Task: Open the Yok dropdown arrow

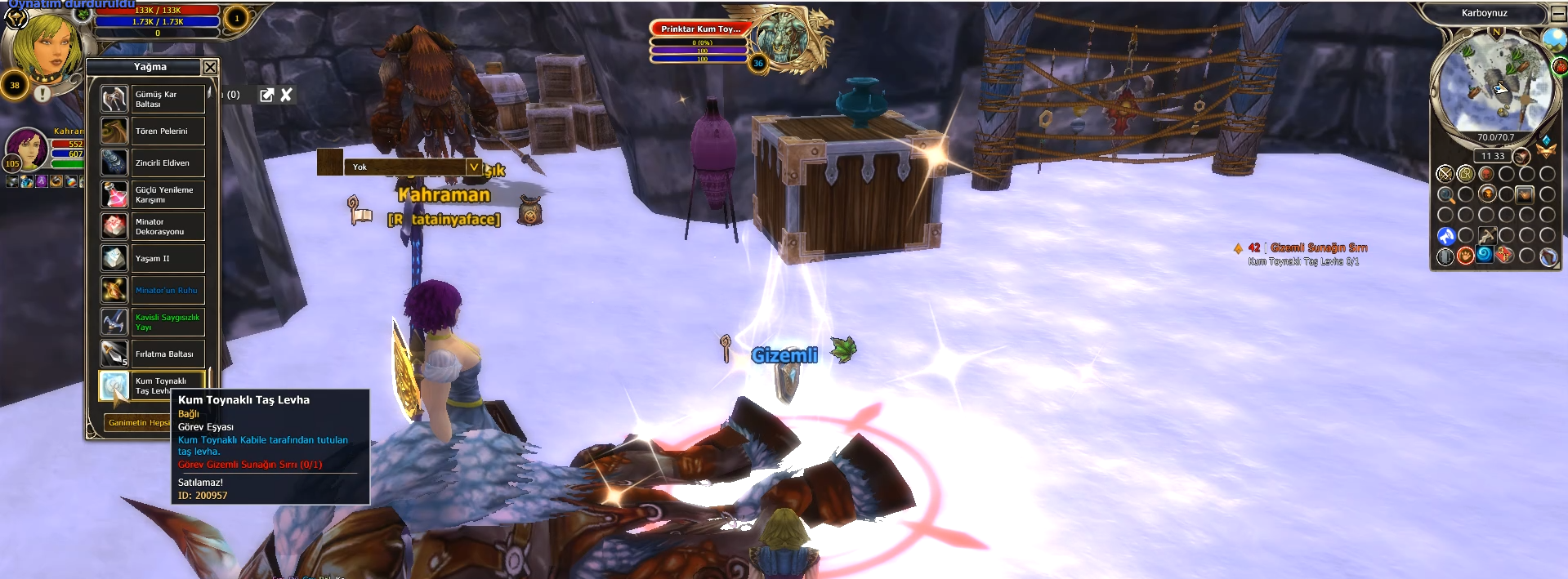Action: pyautogui.click(x=473, y=167)
